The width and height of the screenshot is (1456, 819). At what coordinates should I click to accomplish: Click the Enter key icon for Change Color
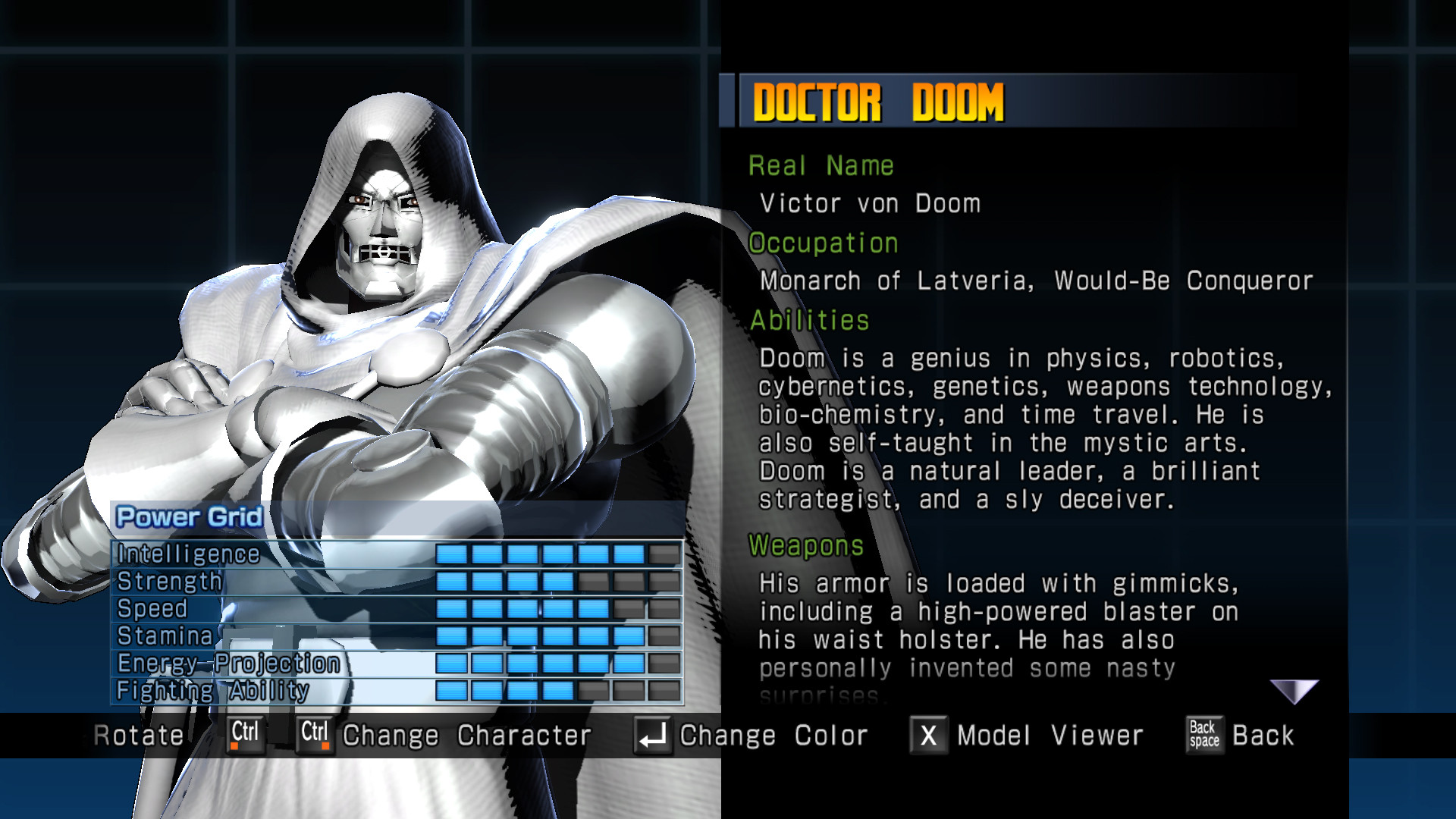click(654, 733)
